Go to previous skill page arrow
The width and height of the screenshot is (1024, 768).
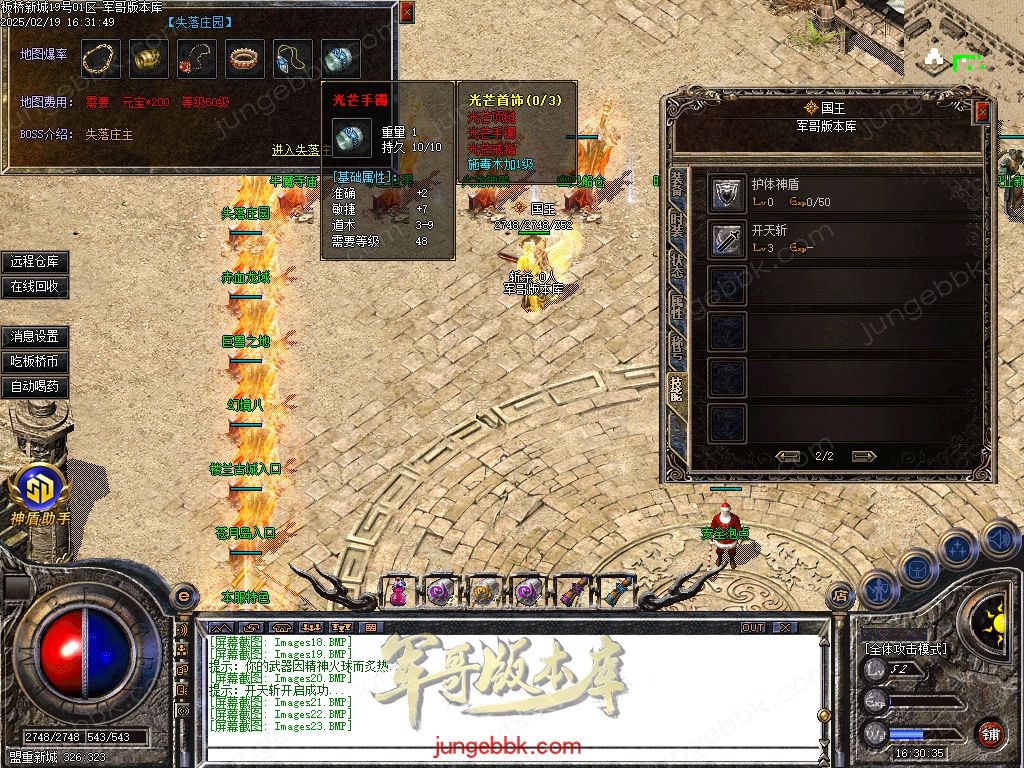pos(789,456)
